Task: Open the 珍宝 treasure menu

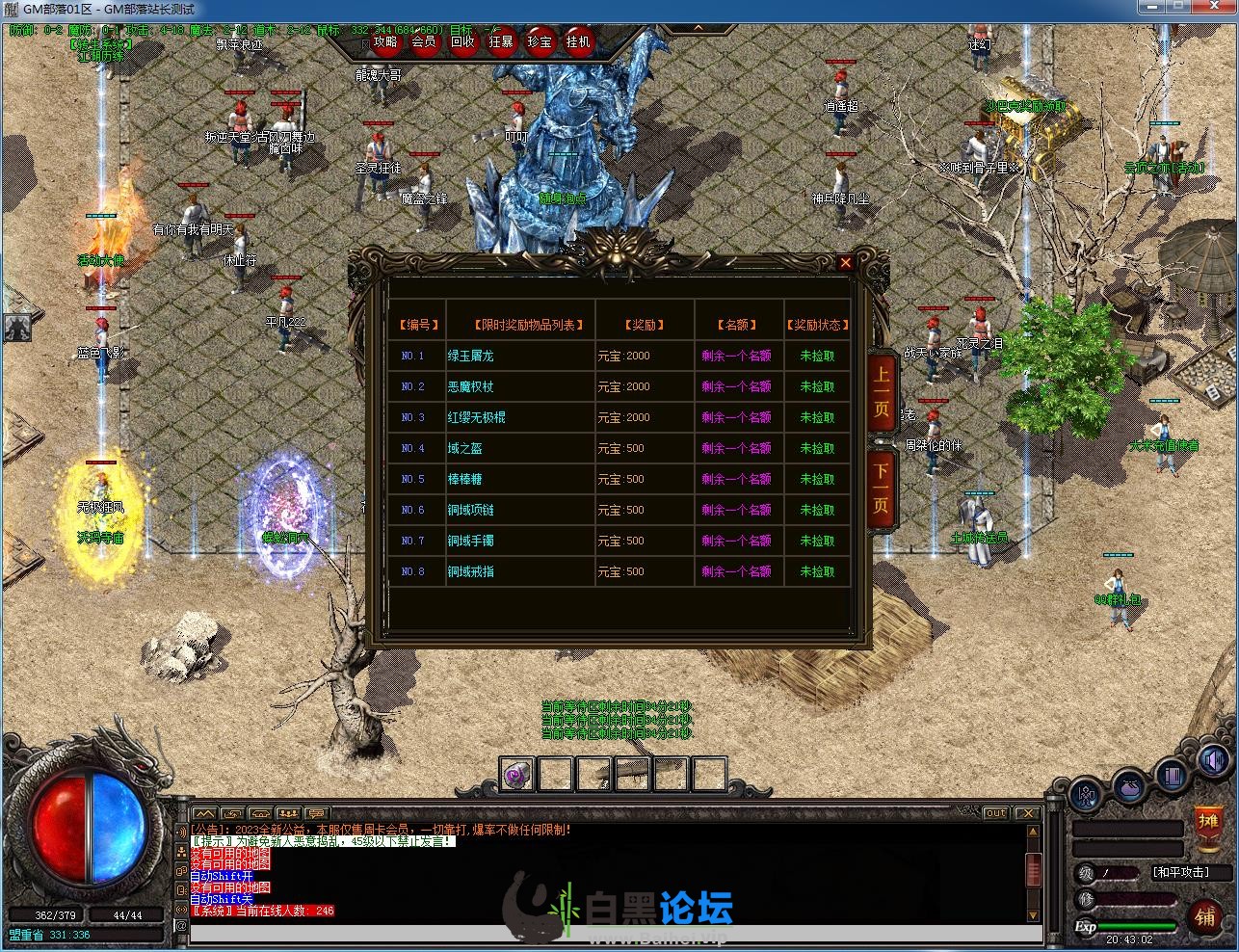Action: click(540, 42)
